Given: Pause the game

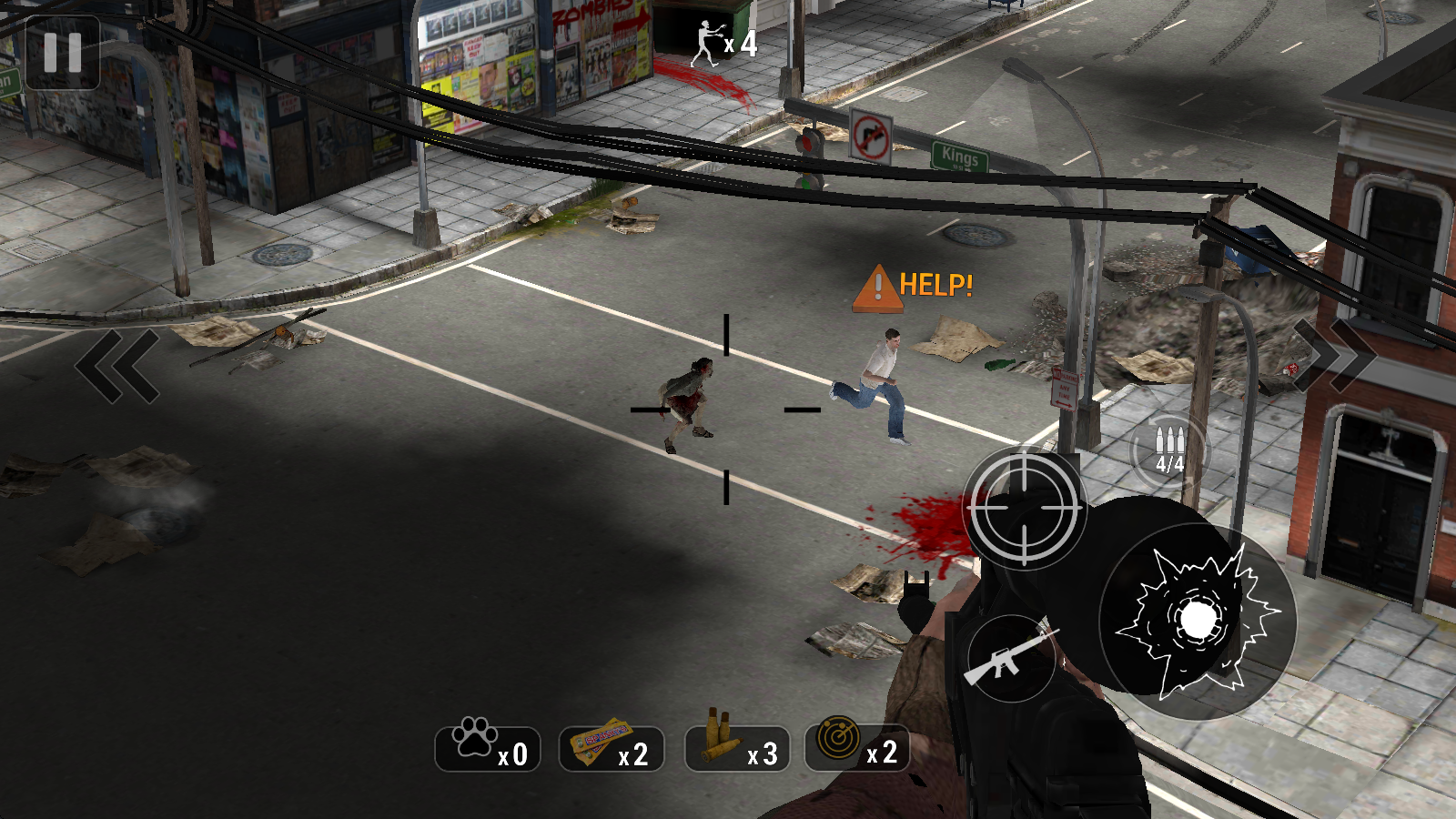Looking at the screenshot, I should click(63, 53).
